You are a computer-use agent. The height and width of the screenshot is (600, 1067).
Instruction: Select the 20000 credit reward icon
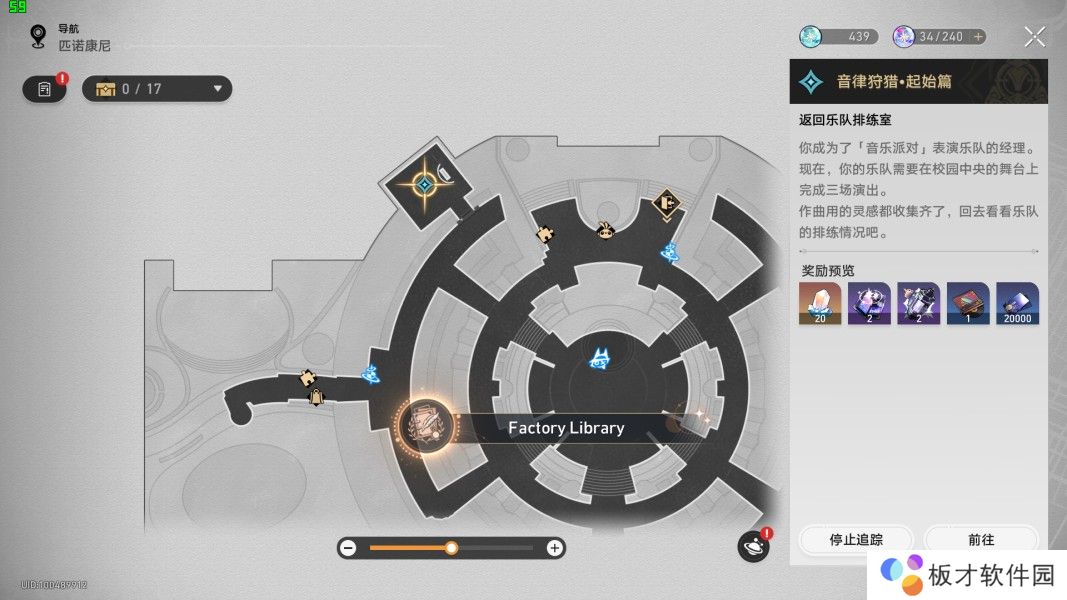point(1017,303)
